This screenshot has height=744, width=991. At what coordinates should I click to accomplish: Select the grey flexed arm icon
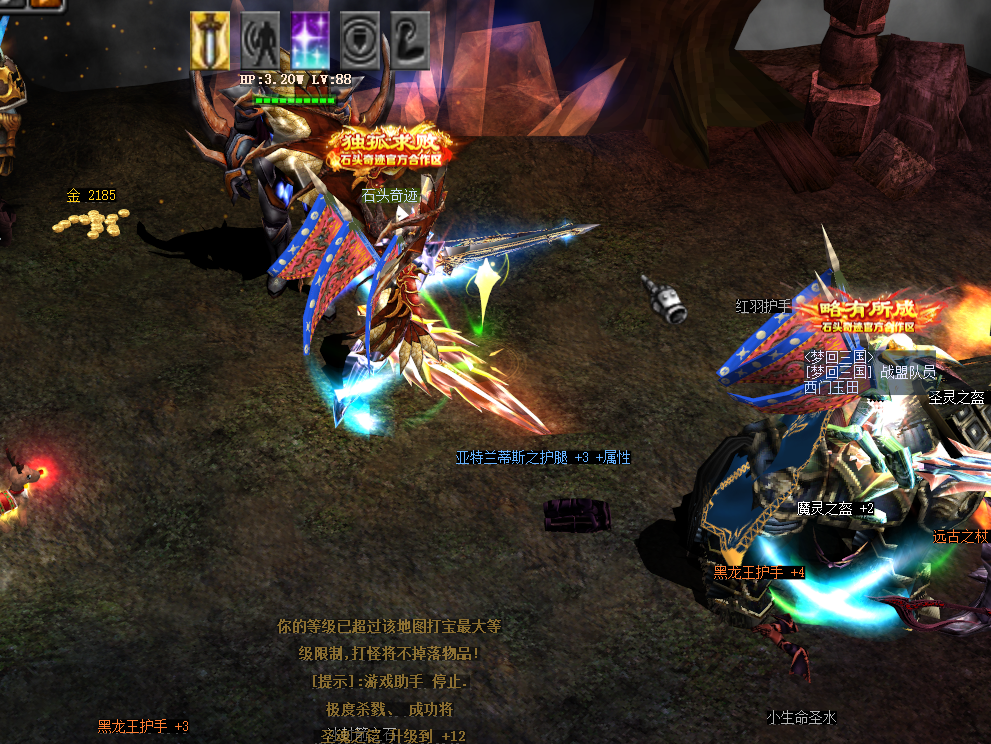(410, 41)
